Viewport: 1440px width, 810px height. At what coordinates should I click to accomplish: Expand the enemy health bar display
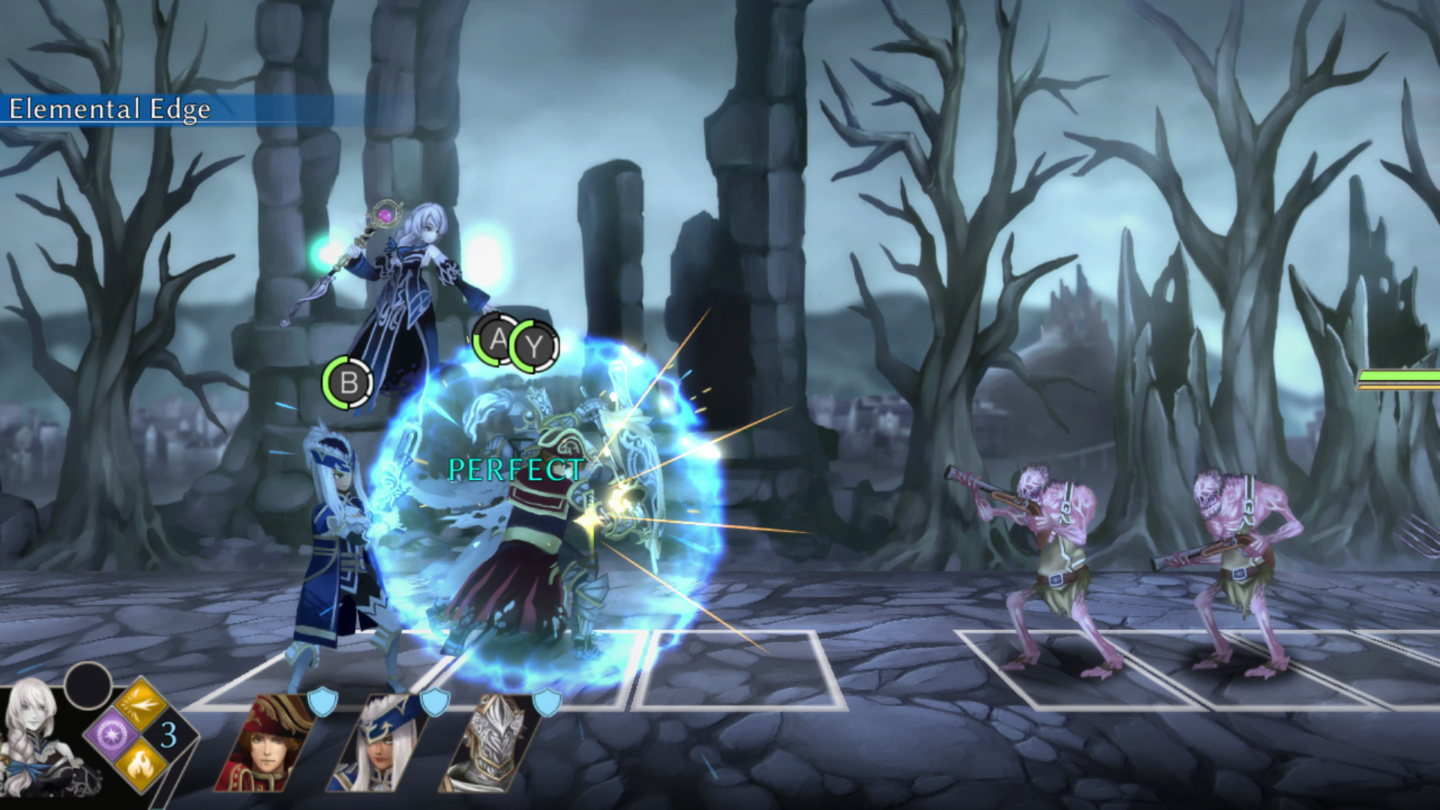pos(1400,378)
